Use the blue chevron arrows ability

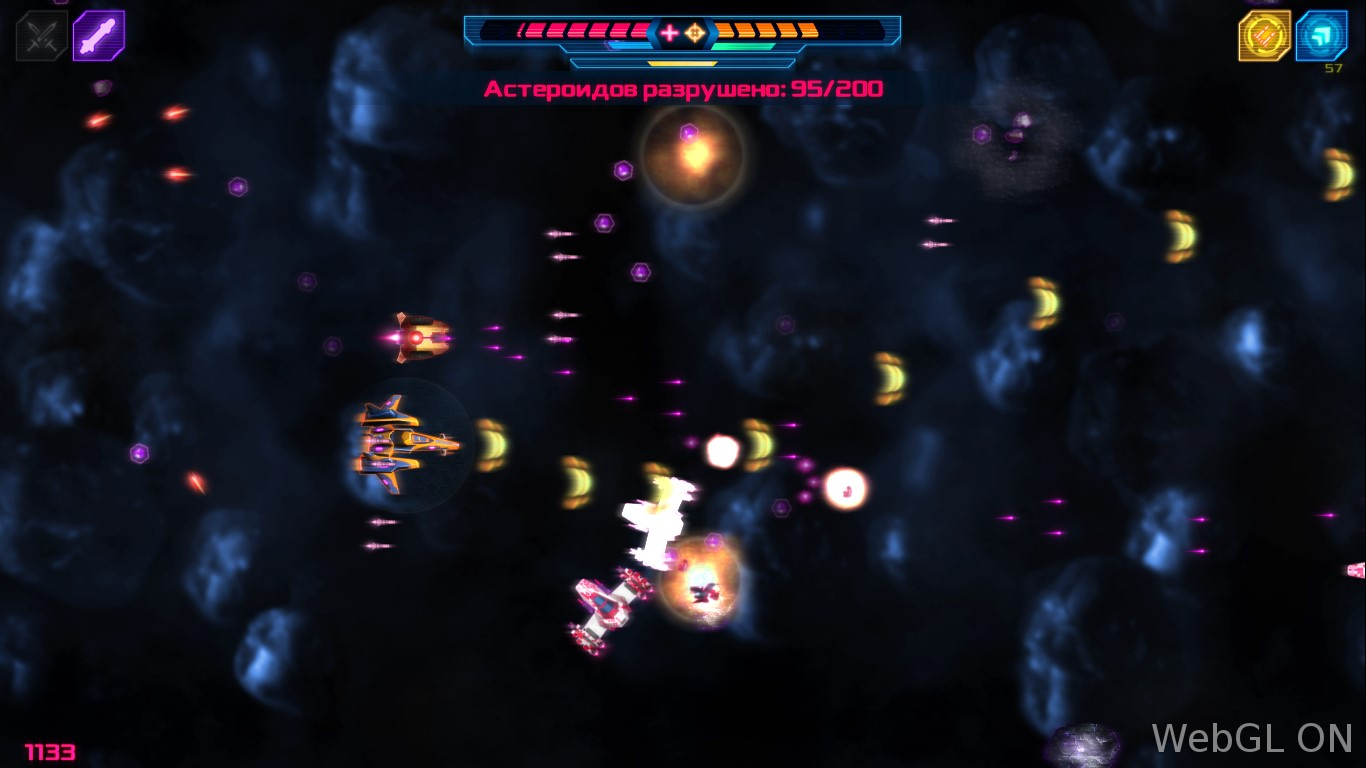click(x=1321, y=36)
